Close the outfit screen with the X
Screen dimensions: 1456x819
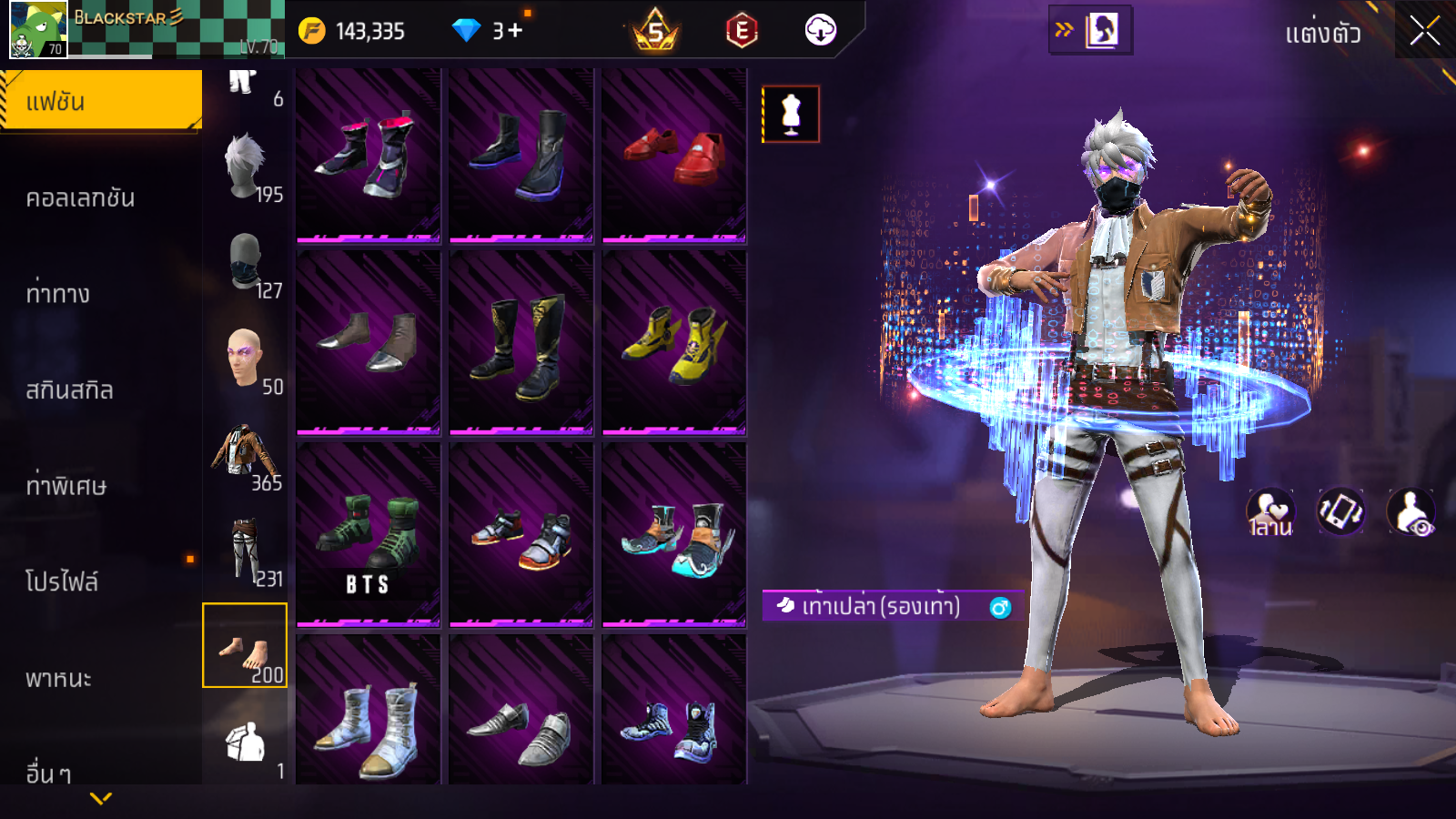click(1424, 32)
